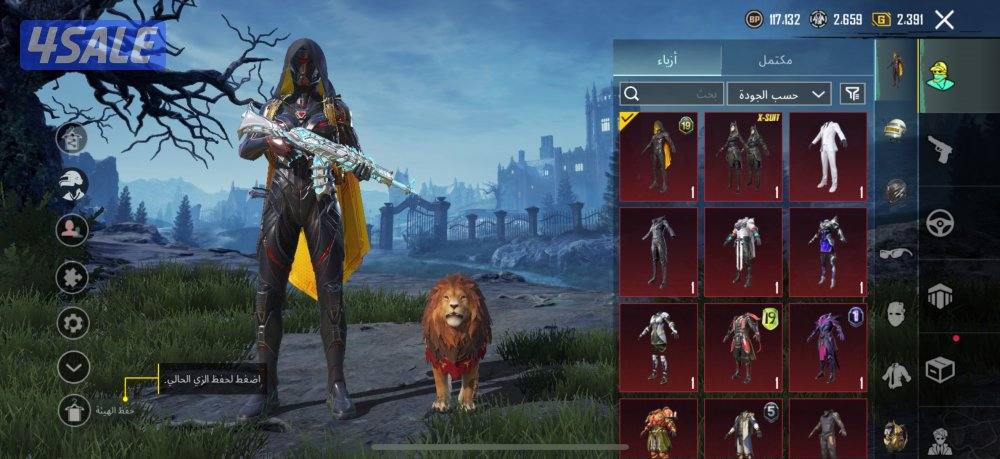This screenshot has height=459, width=1000.
Task: Save the current look with the hanger button
Action: point(73,410)
